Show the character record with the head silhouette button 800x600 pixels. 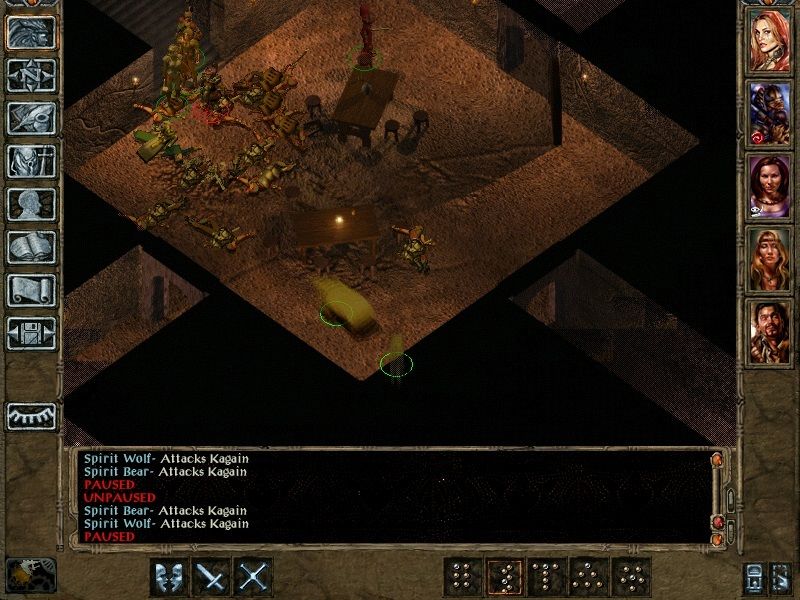point(30,204)
